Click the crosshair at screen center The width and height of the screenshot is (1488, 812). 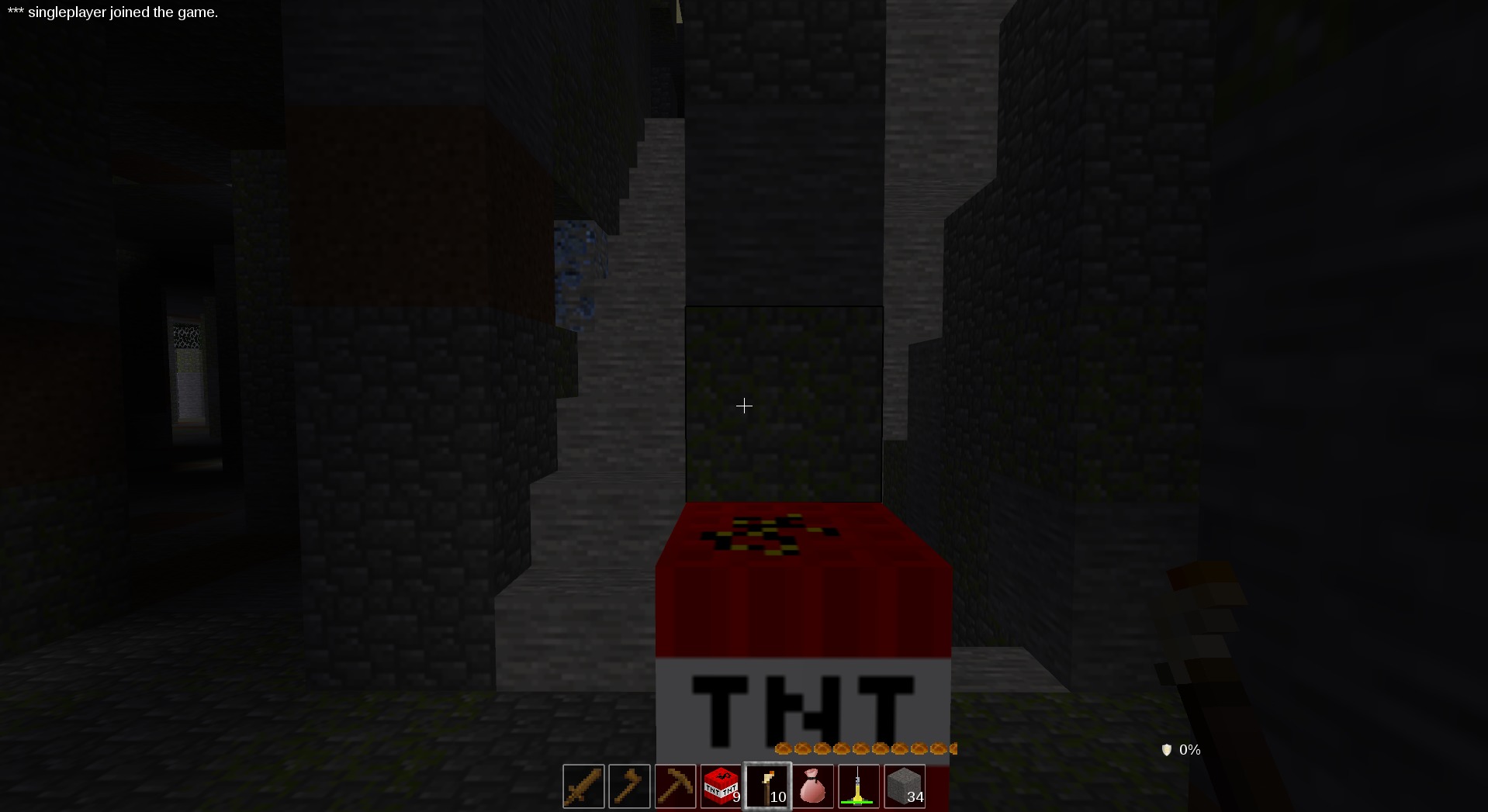744,406
